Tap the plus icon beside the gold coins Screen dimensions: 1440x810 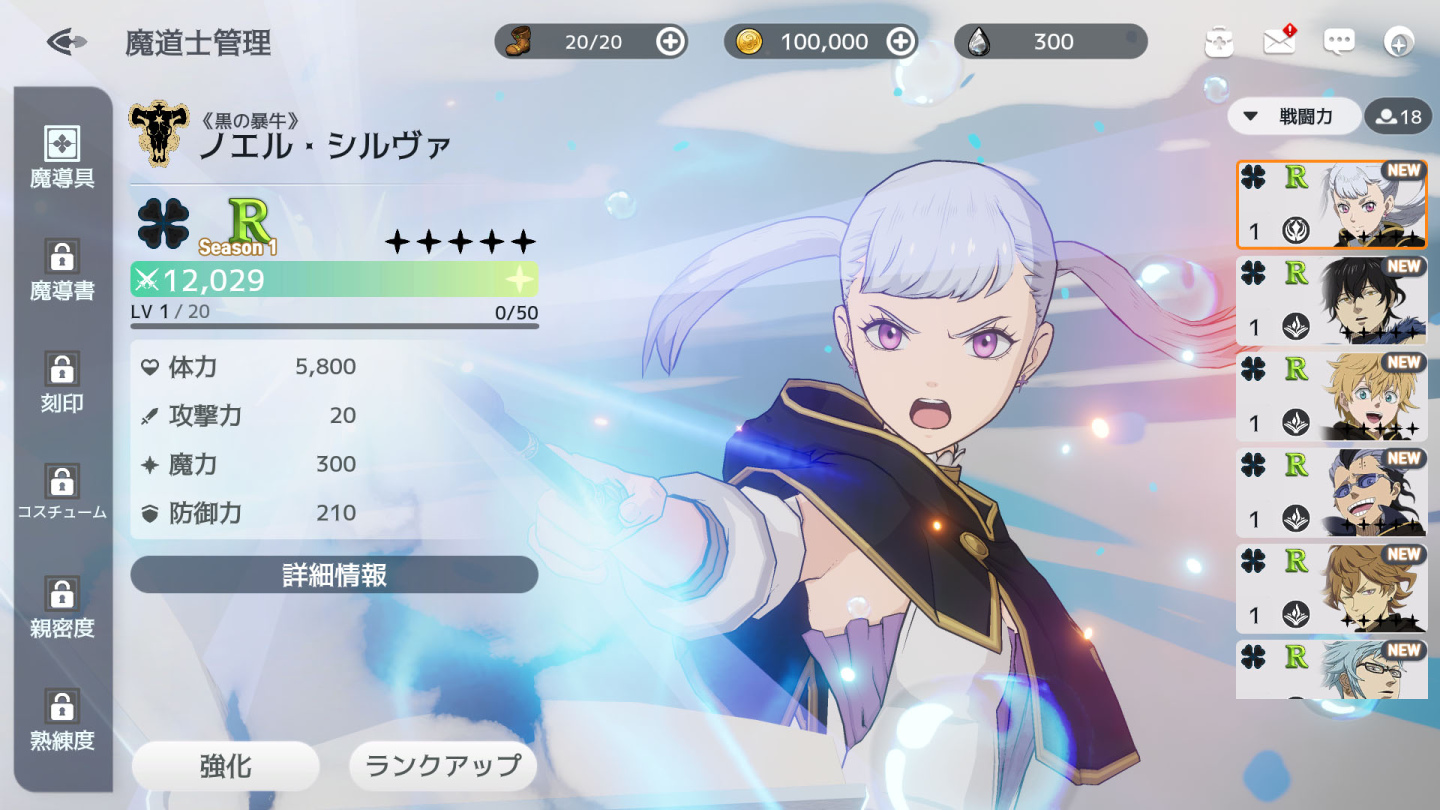point(900,42)
